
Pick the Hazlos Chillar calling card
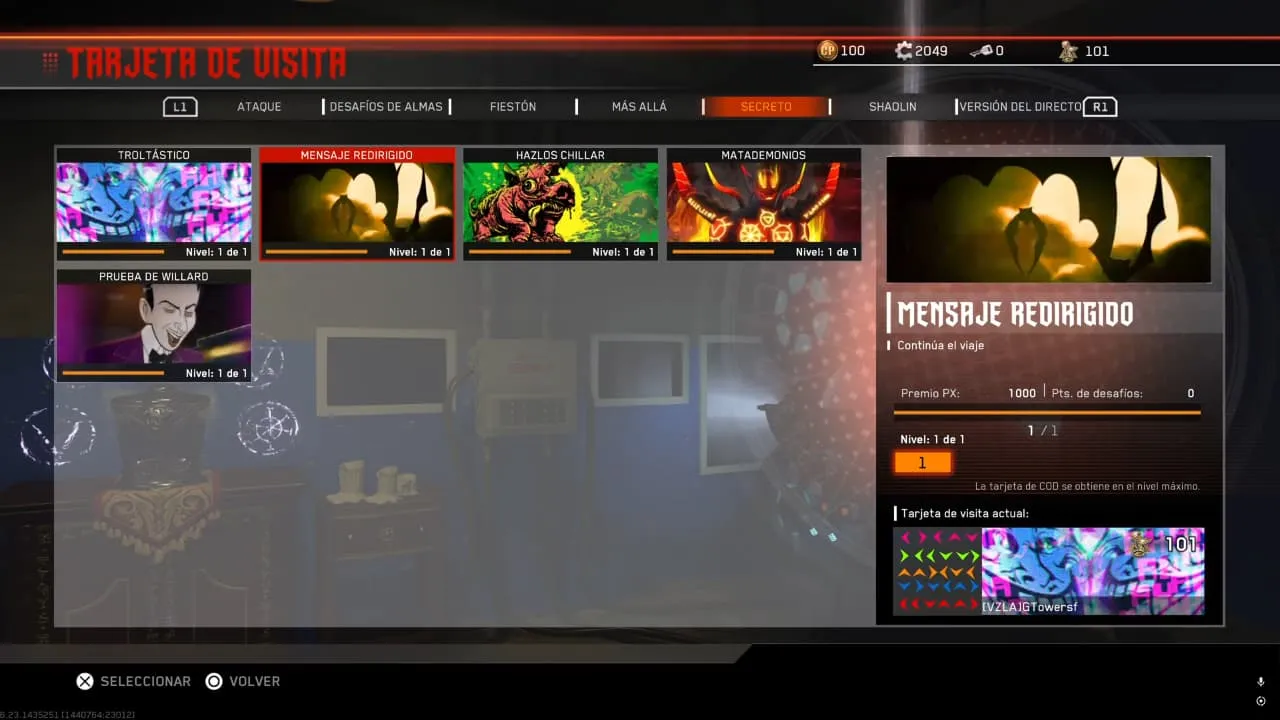[560, 204]
